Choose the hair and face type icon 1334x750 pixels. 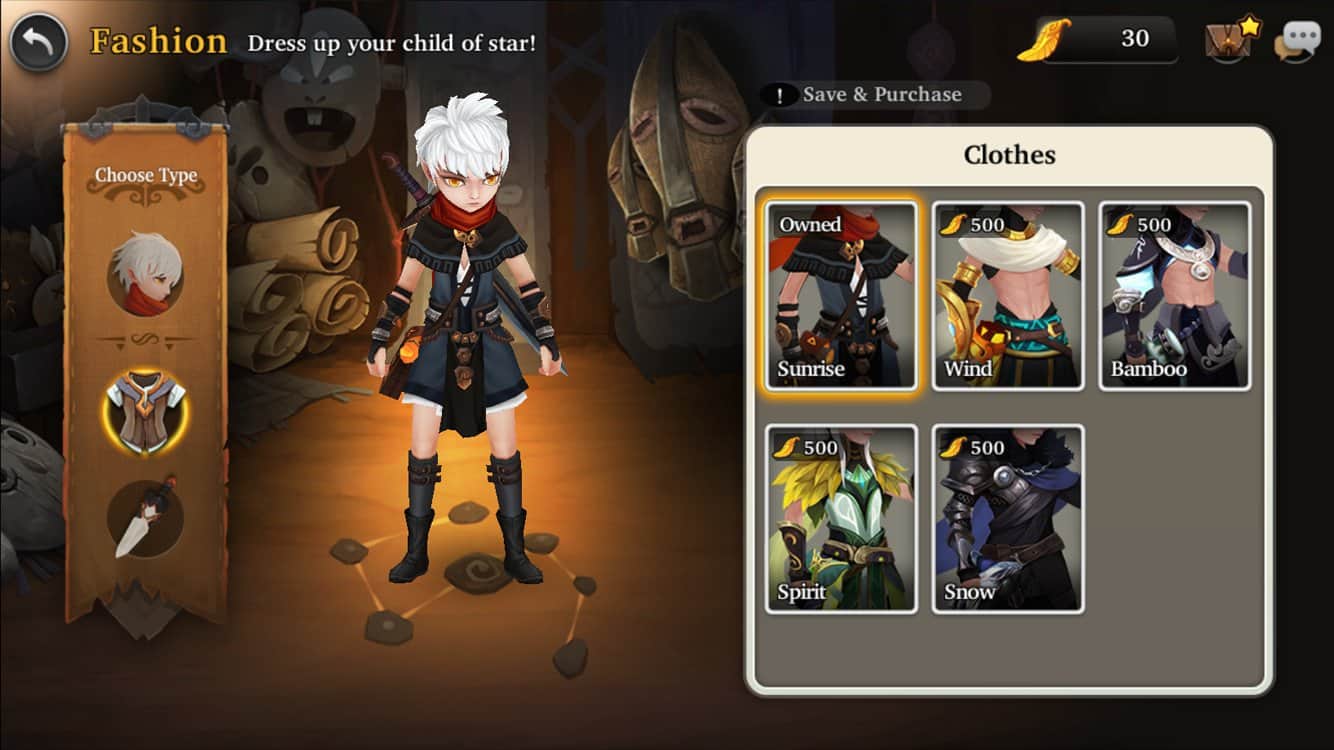[x=146, y=273]
